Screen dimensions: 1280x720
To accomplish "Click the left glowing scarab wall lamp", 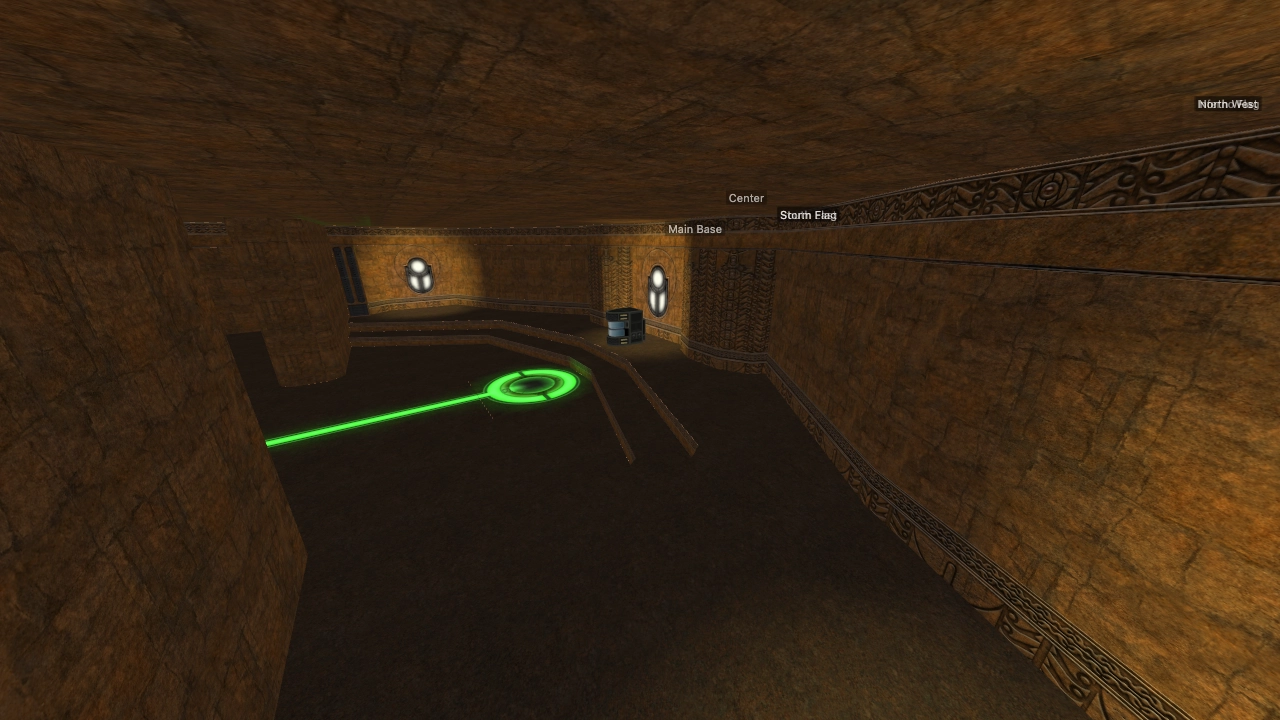I will [419, 276].
